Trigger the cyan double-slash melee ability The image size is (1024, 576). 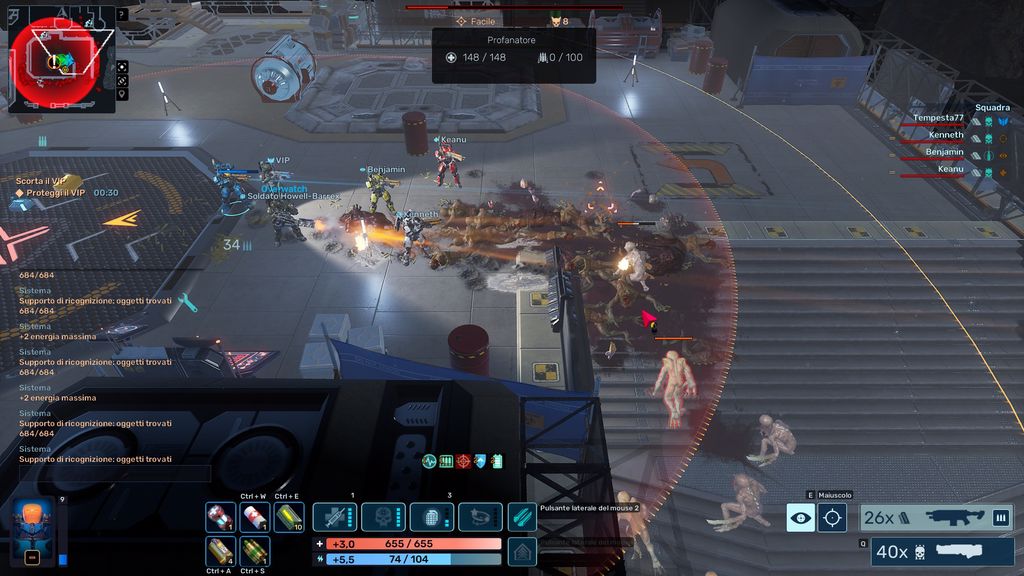coord(521,517)
